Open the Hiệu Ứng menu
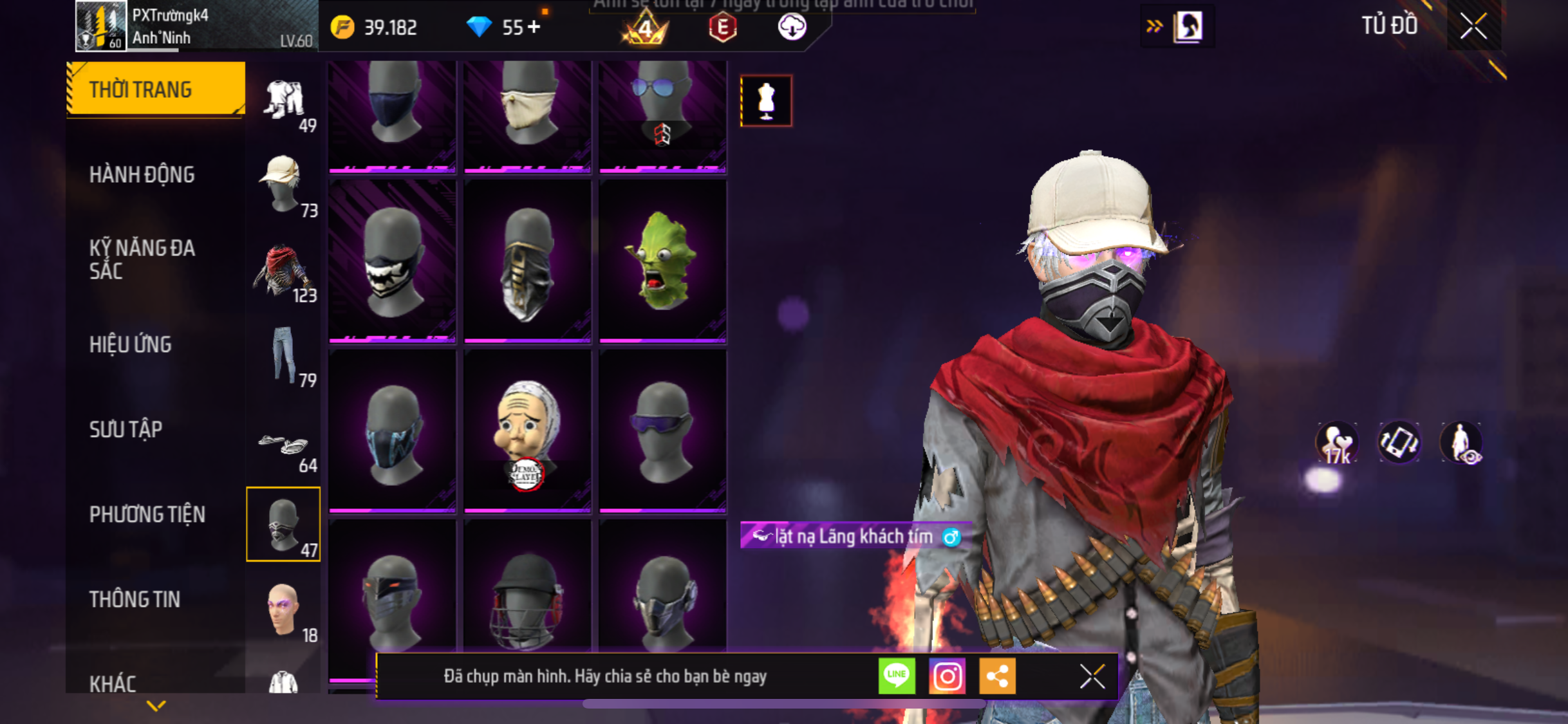Viewport: 1568px width, 724px height. click(131, 344)
